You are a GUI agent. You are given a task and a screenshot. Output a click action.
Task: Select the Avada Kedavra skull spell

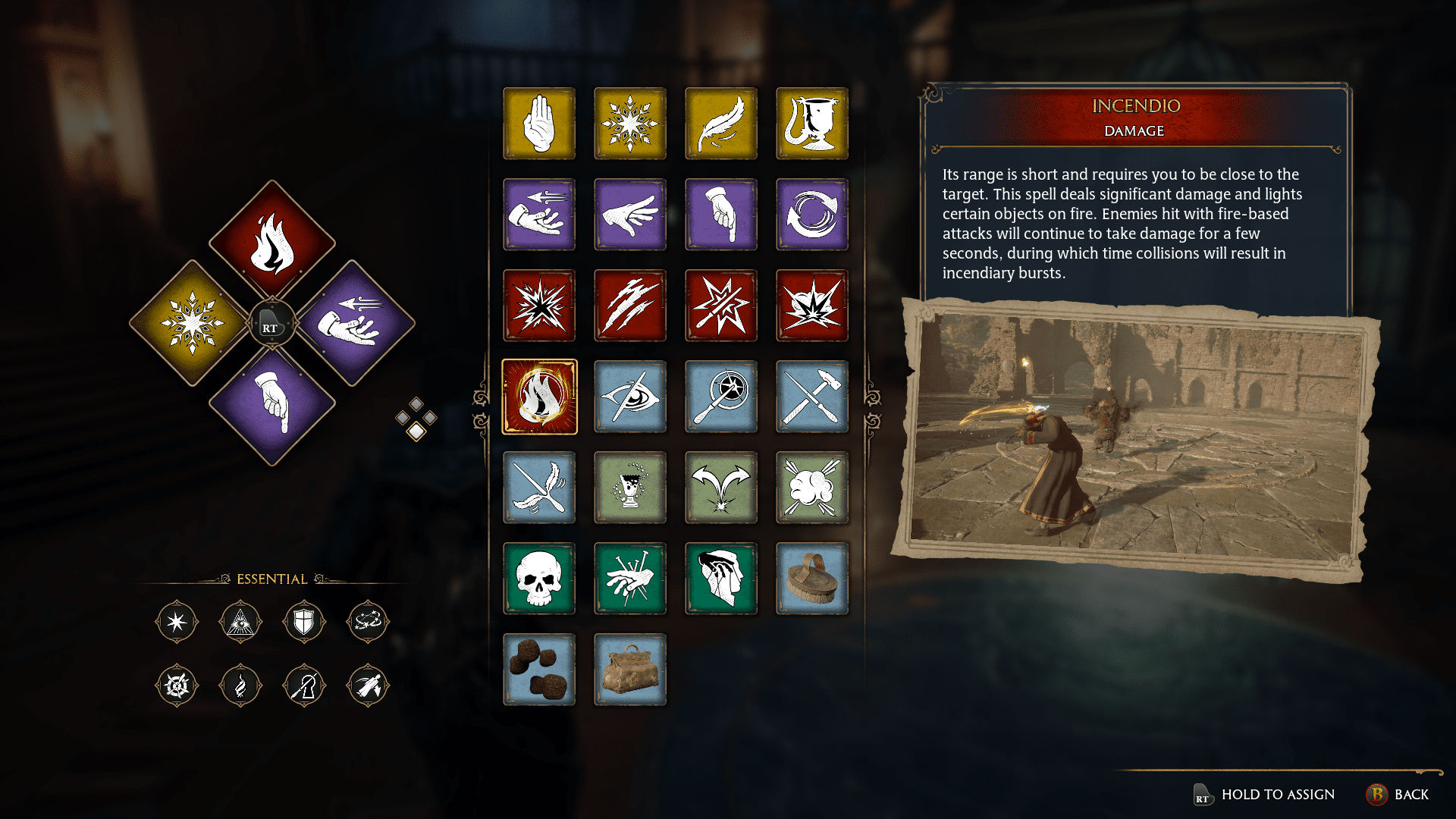pos(539,579)
